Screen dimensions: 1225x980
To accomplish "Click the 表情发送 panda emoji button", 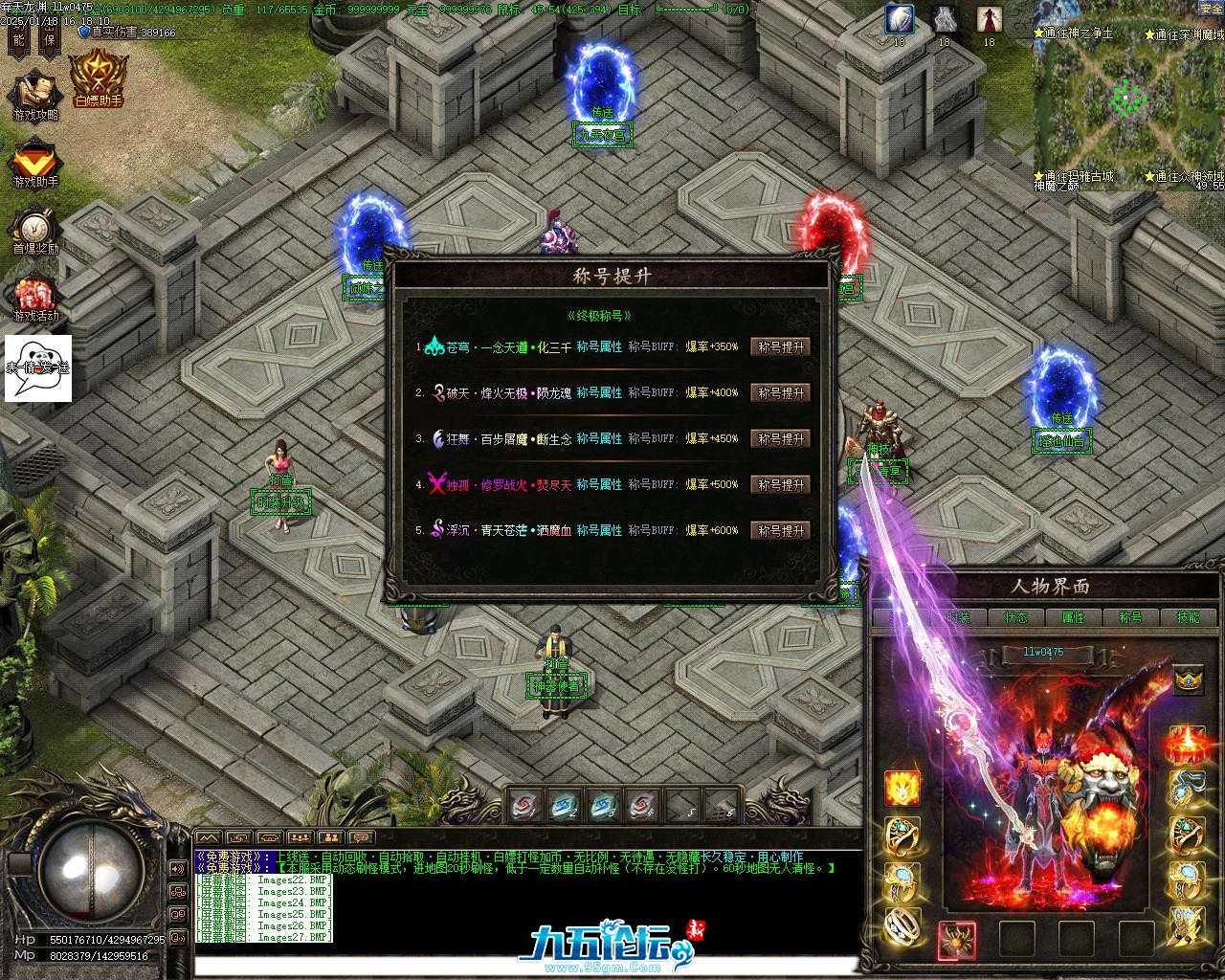I will click(38, 367).
